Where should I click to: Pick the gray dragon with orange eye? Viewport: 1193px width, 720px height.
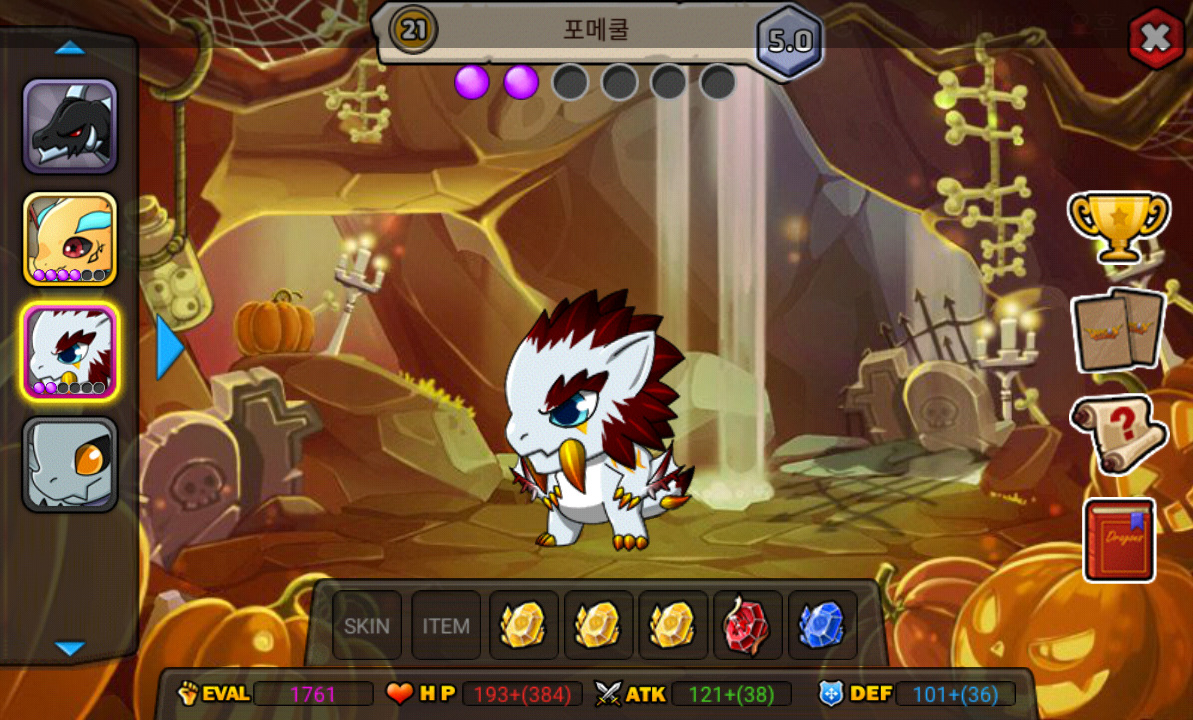[70, 463]
